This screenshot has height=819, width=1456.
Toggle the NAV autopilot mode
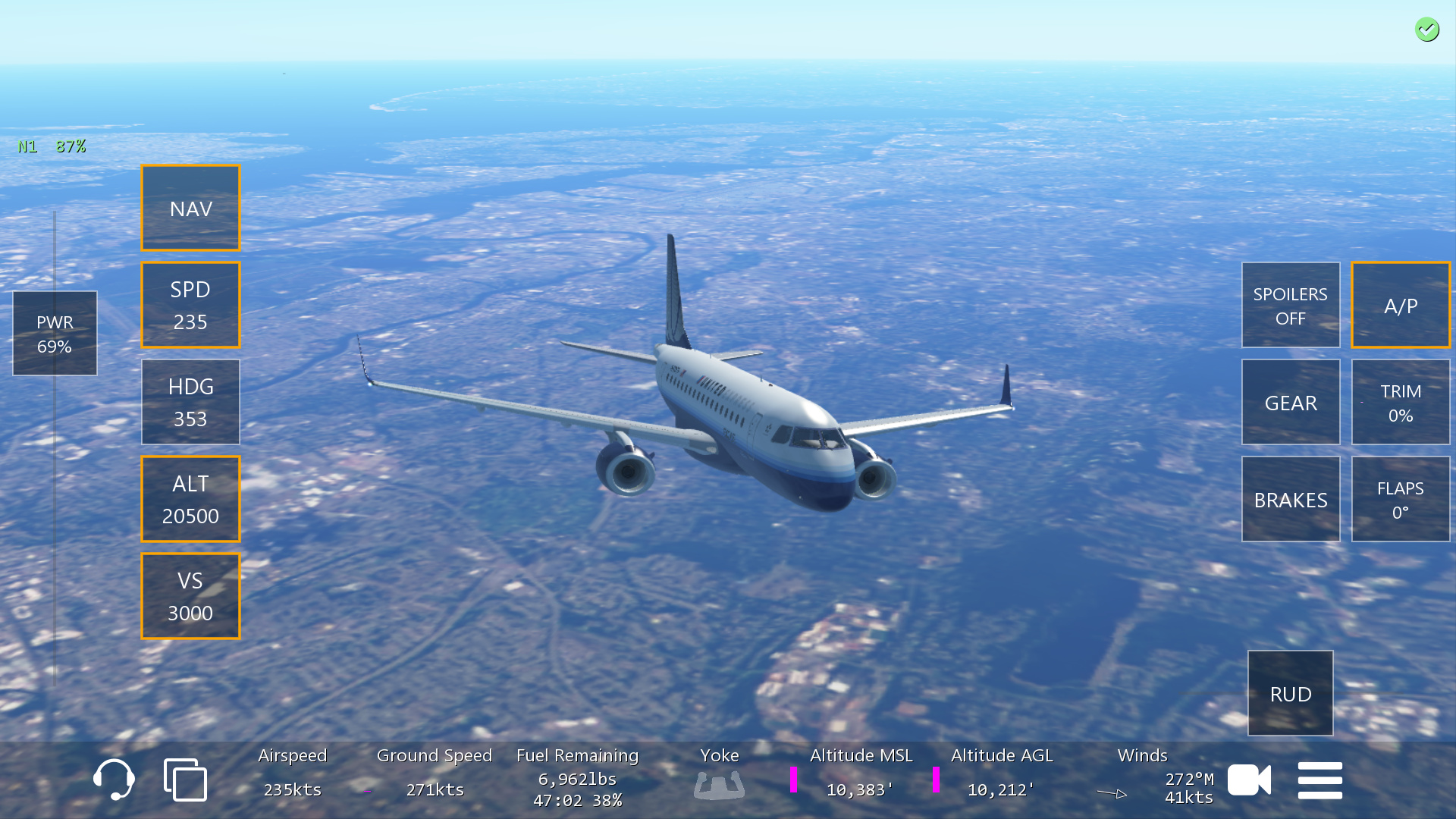click(190, 208)
